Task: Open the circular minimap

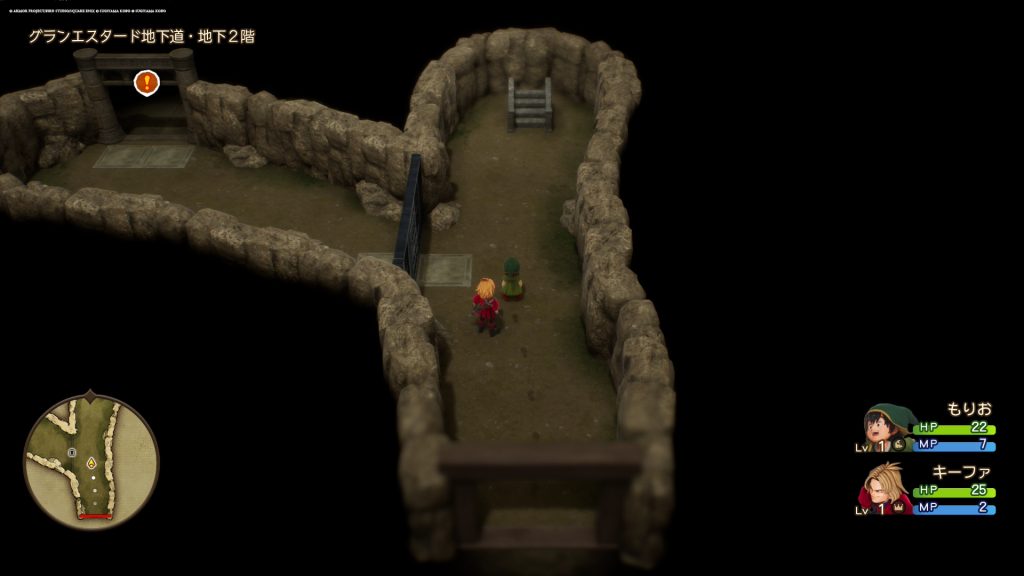Action: (x=91, y=460)
